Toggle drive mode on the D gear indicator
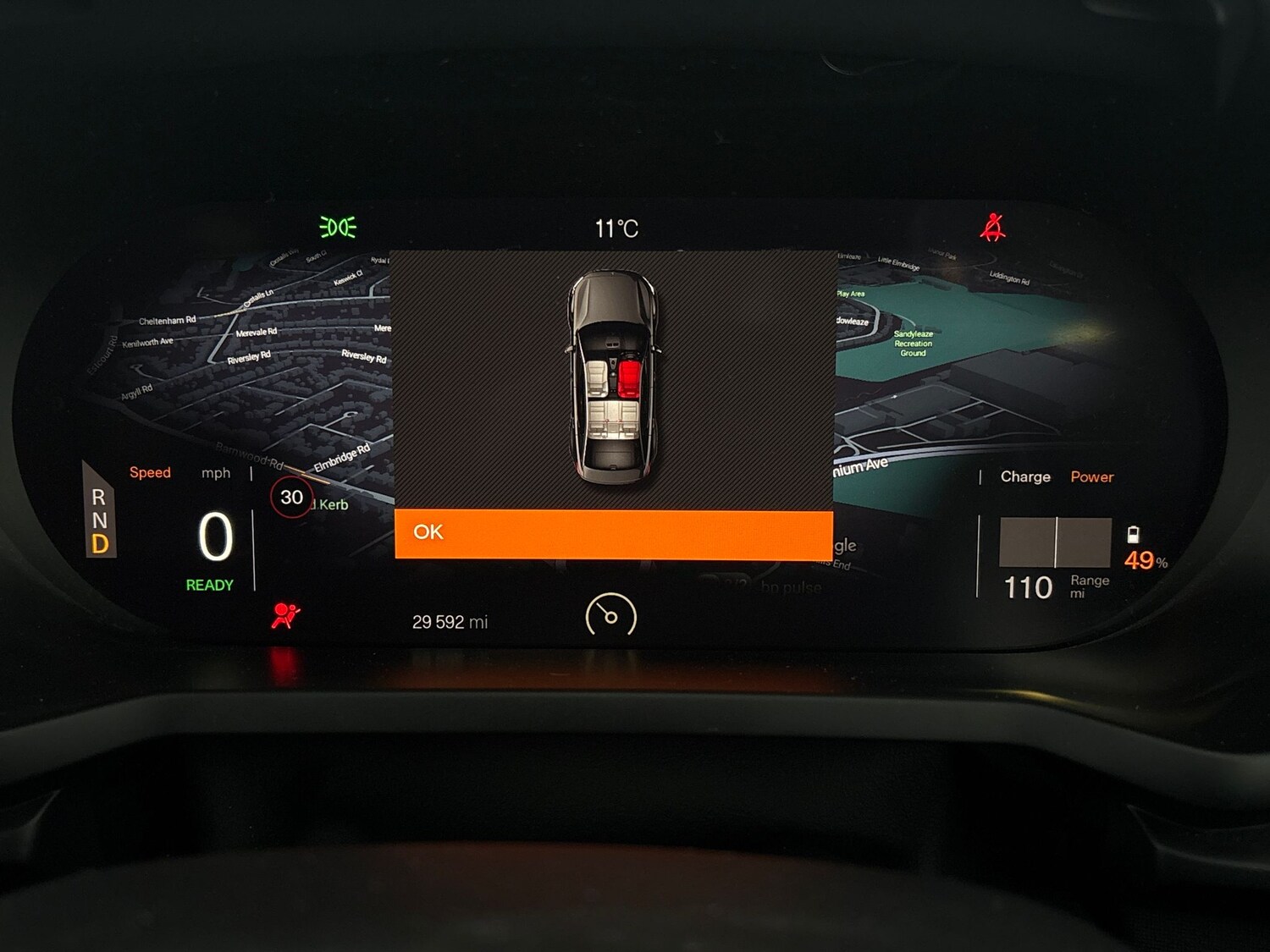This screenshot has width=1270, height=952. point(99,544)
